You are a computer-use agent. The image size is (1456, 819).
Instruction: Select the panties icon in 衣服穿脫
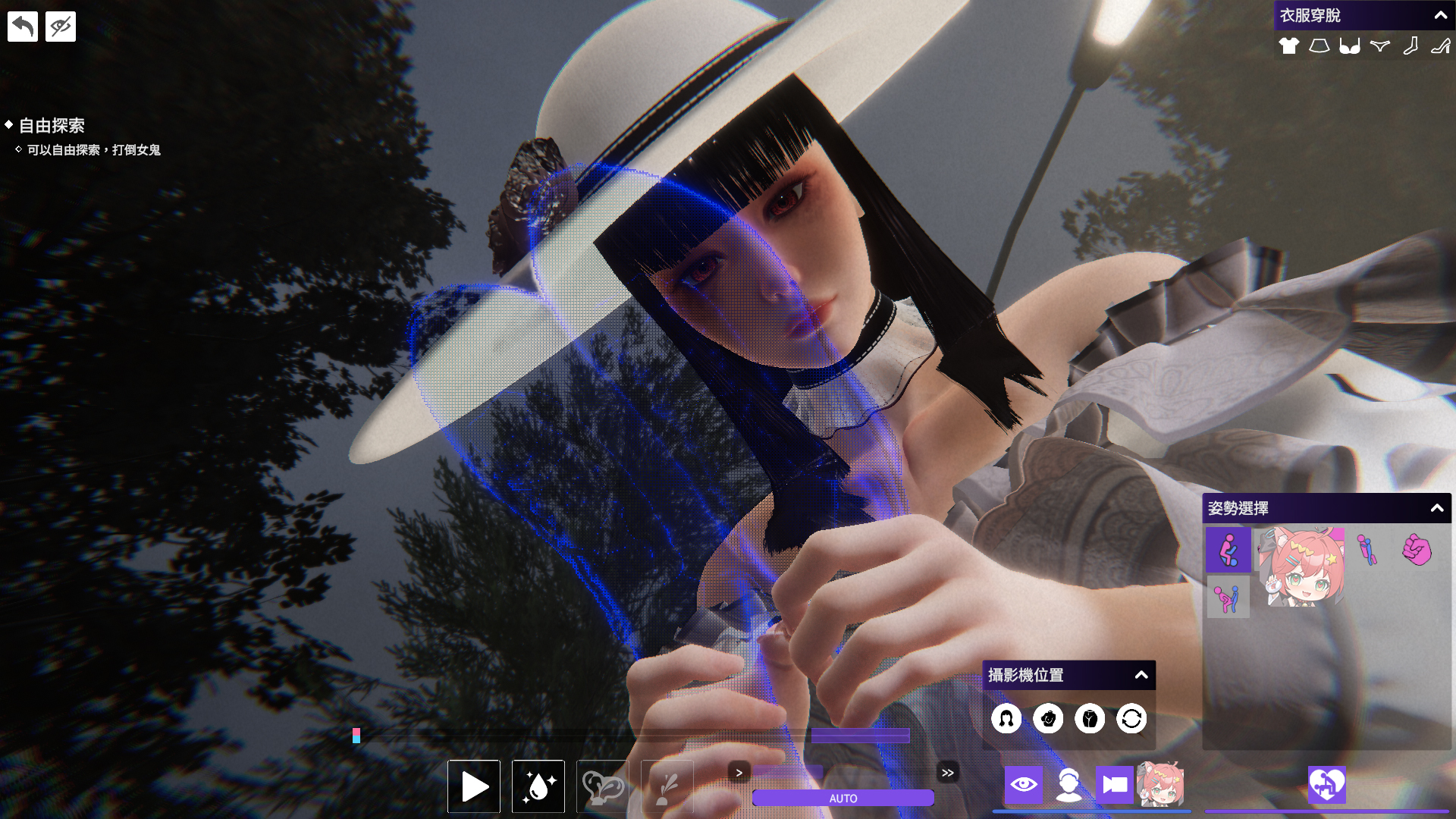(x=1379, y=45)
